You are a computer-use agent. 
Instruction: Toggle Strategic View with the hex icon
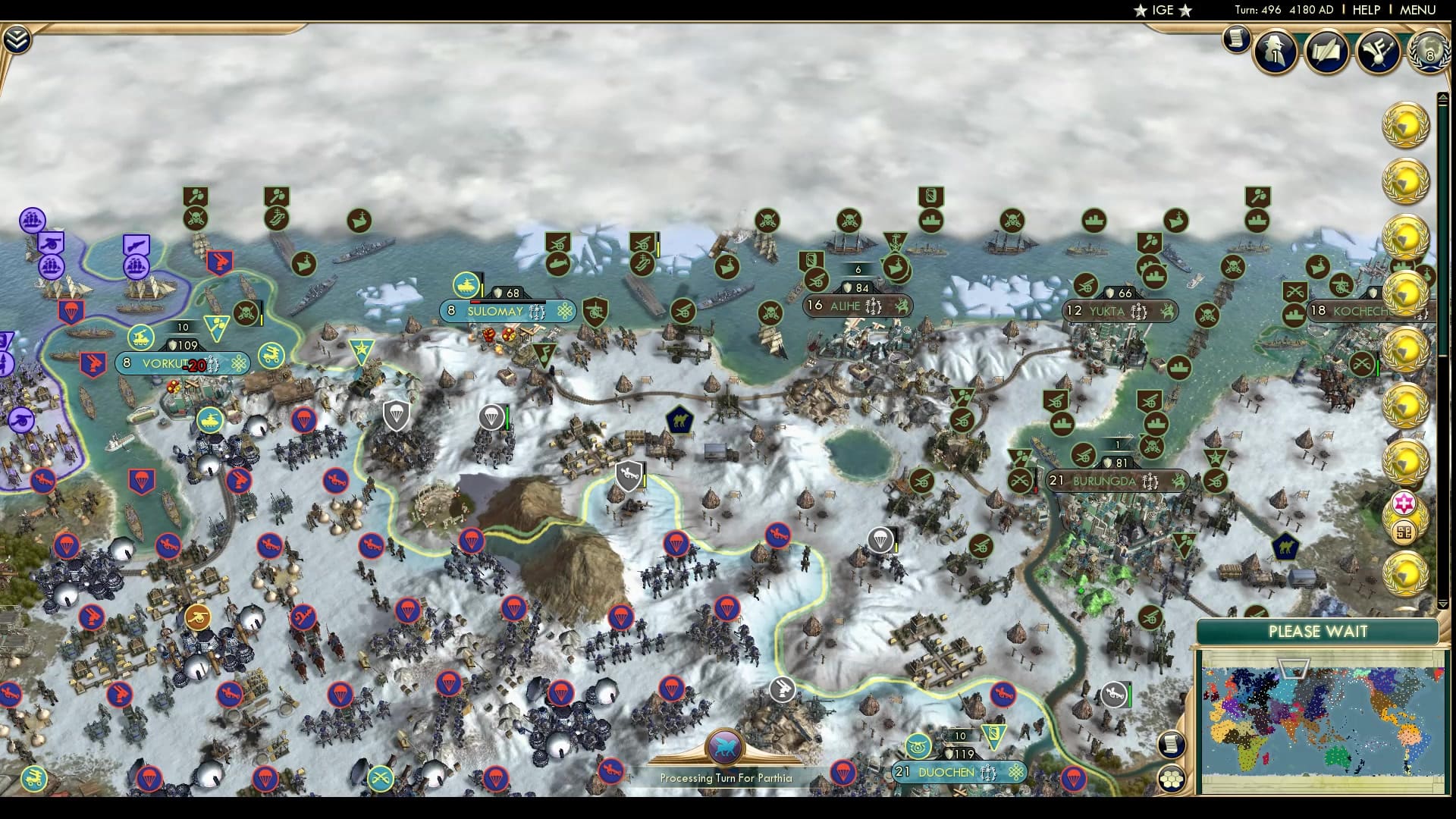[x=1172, y=779]
